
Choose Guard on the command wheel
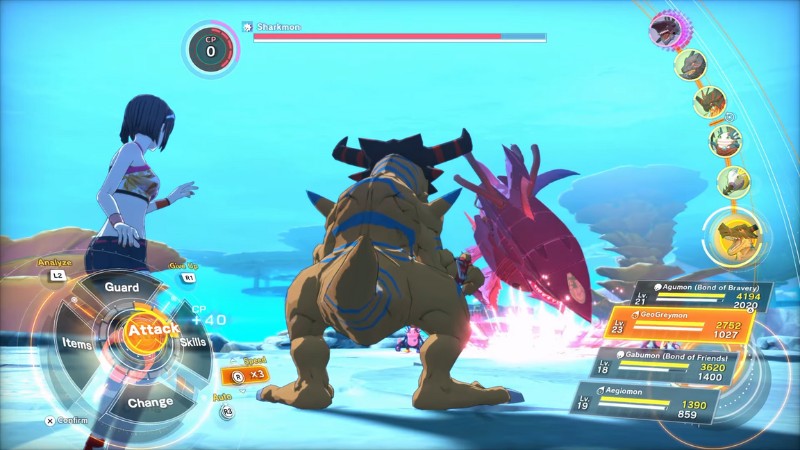(x=122, y=287)
